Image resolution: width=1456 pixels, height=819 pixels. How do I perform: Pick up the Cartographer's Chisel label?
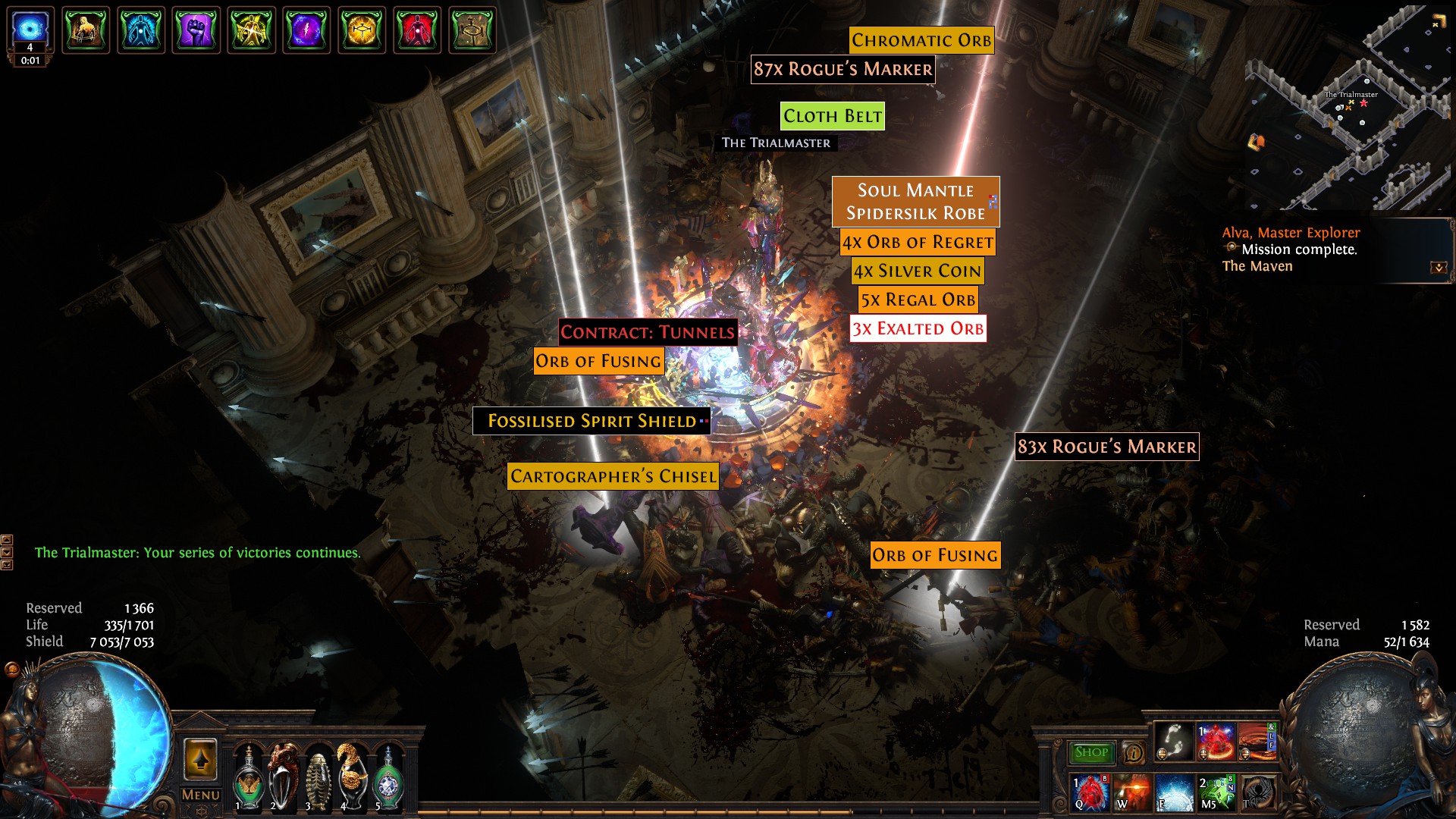[613, 476]
